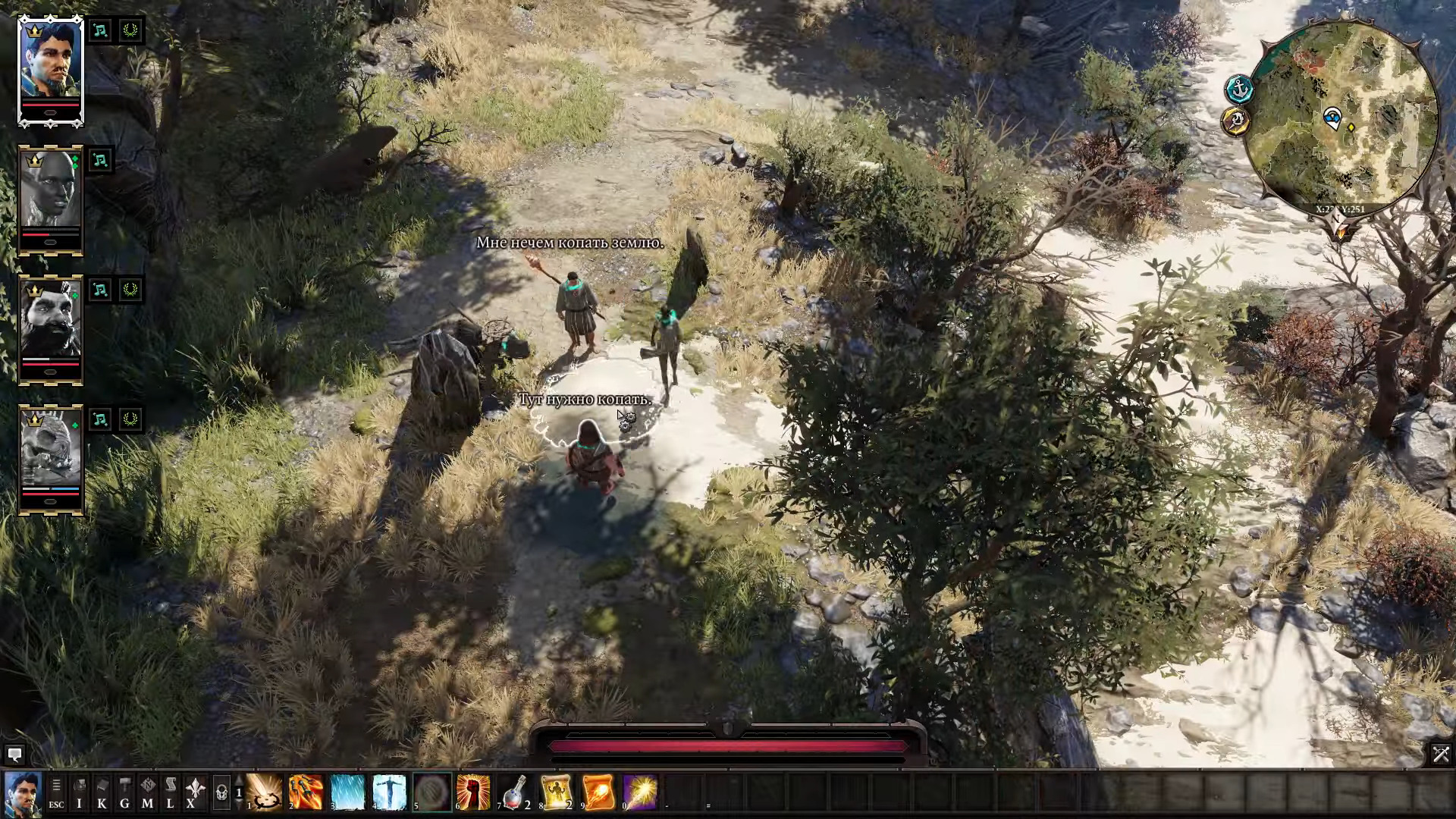Viewport: 1456px width, 819px height.
Task: Open the world map M button
Action: click(147, 792)
